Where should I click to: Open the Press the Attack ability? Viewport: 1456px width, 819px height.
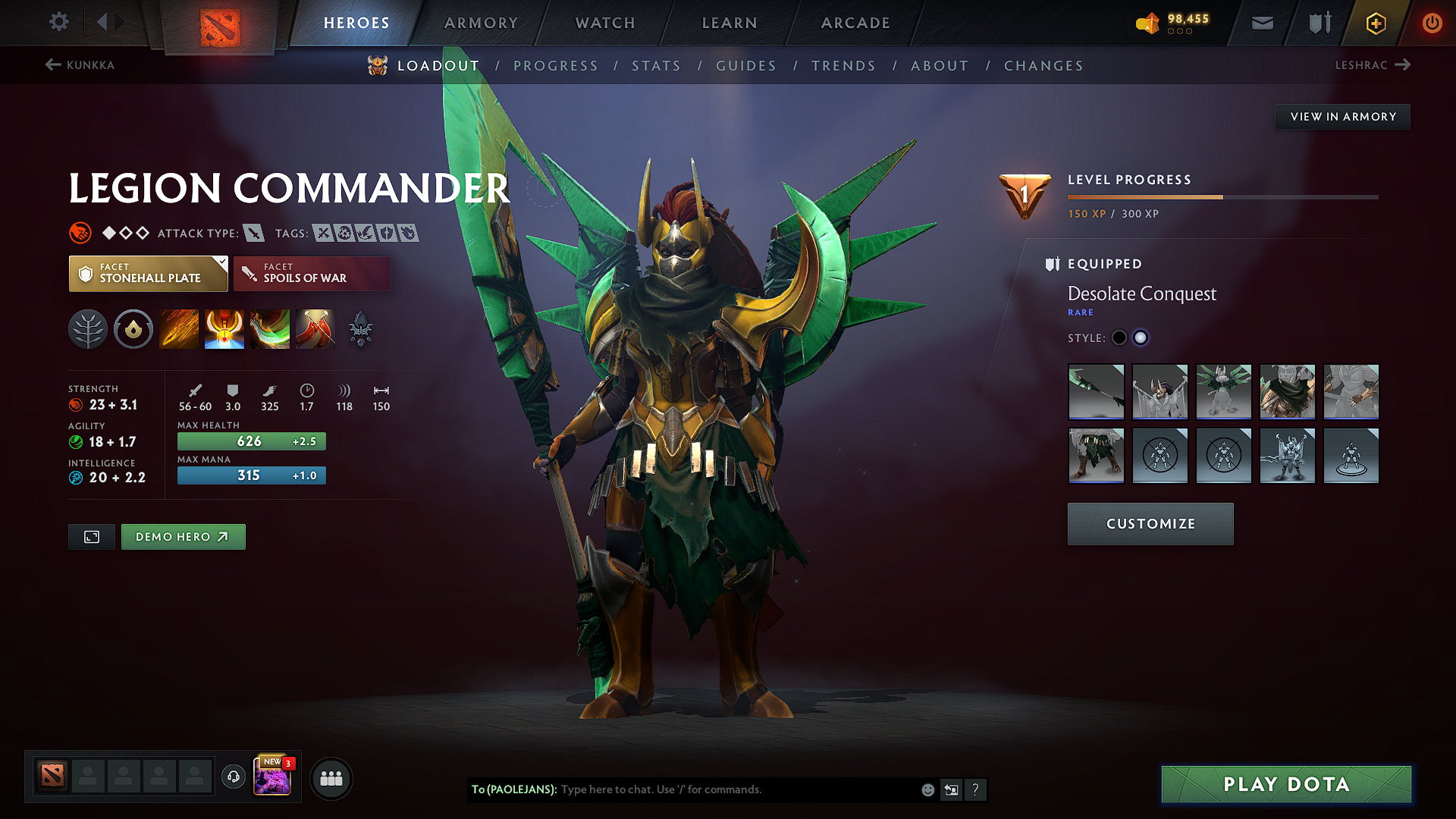tap(224, 329)
